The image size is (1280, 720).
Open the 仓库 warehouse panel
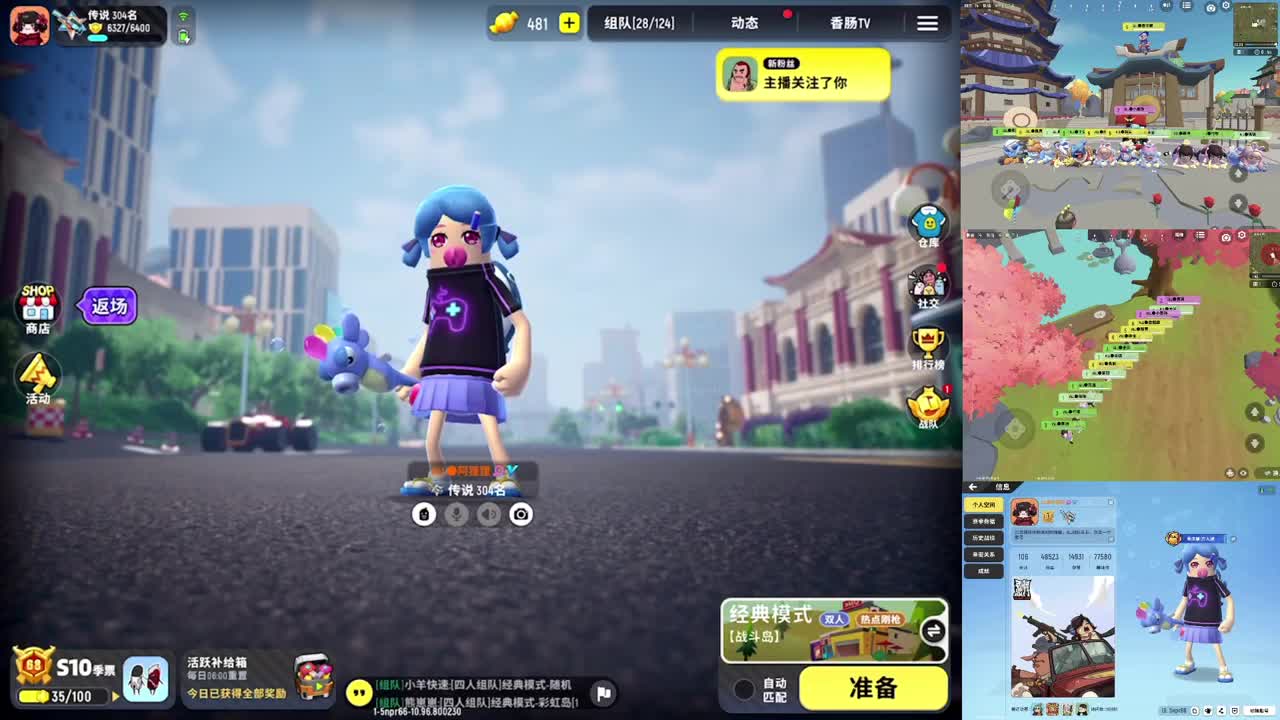tap(926, 222)
